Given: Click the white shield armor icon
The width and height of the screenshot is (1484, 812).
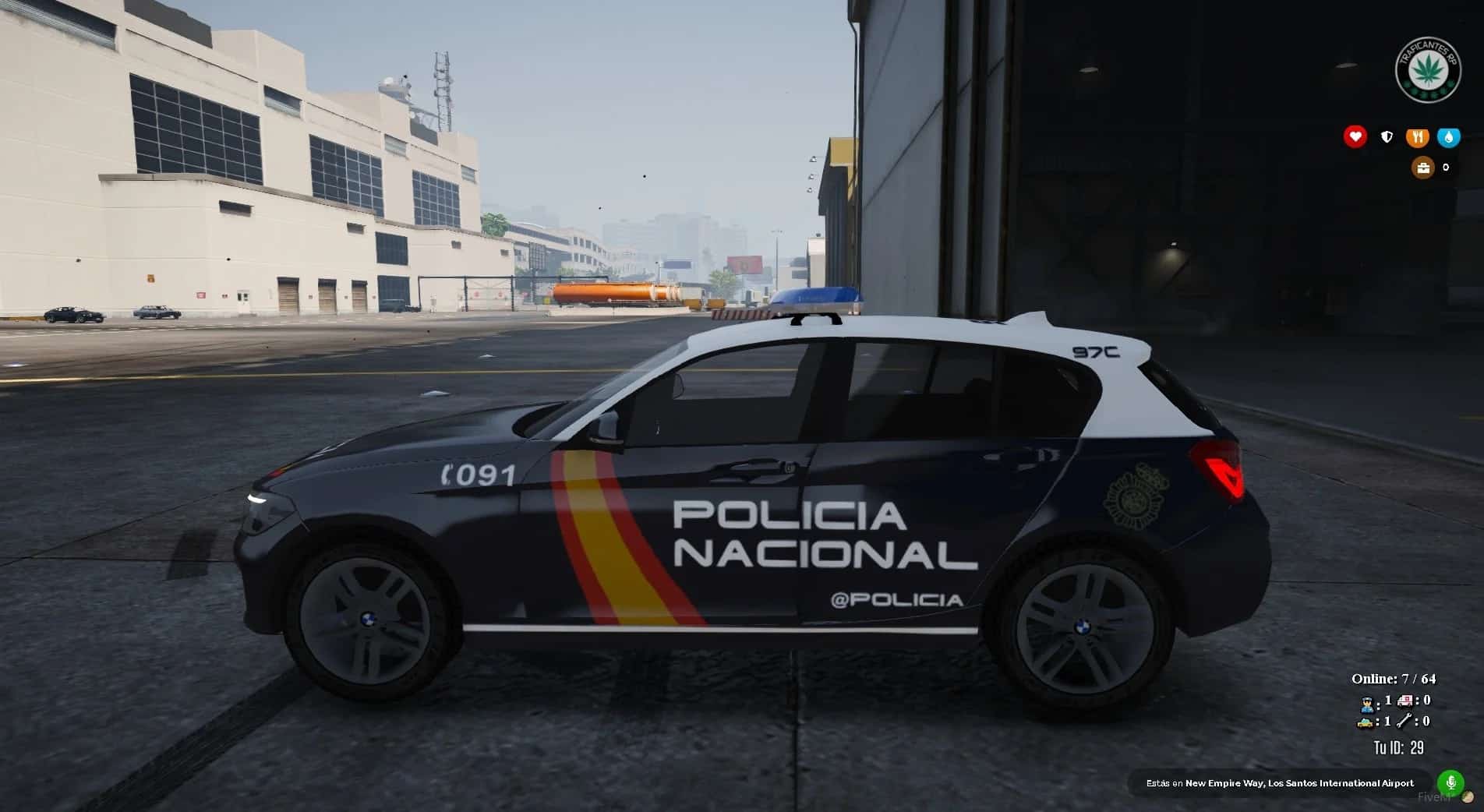Looking at the screenshot, I should pos(1387,137).
